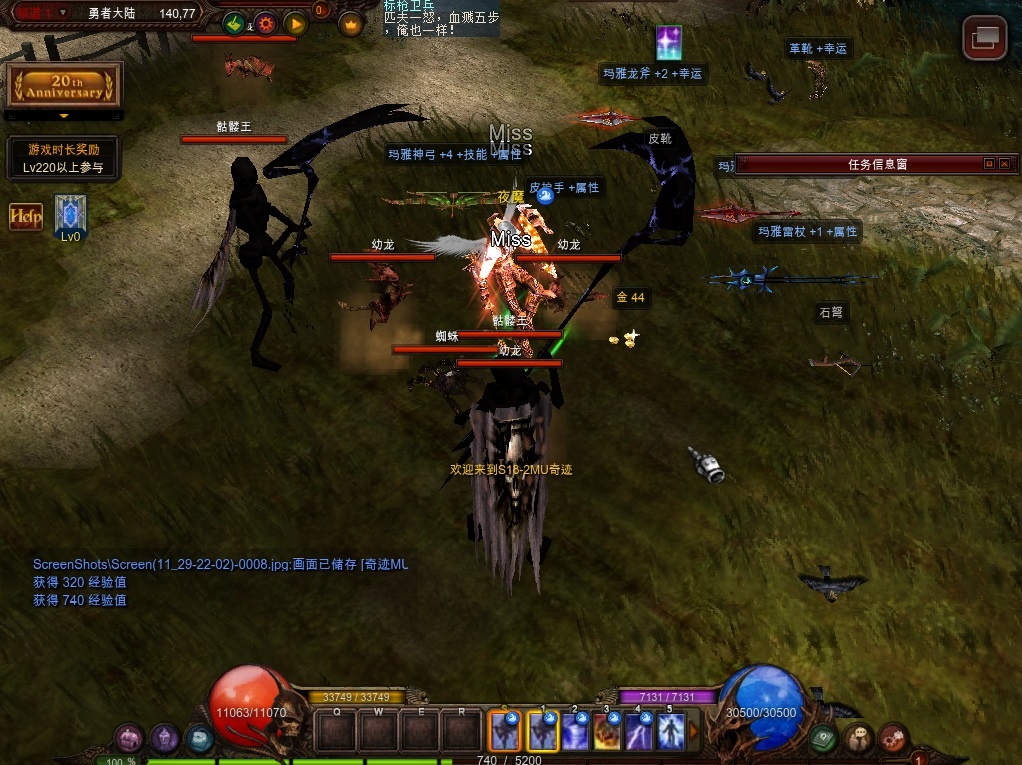Viewport: 1022px width, 765px height.
Task: Open the red gears system menu icon
Action: 892,739
